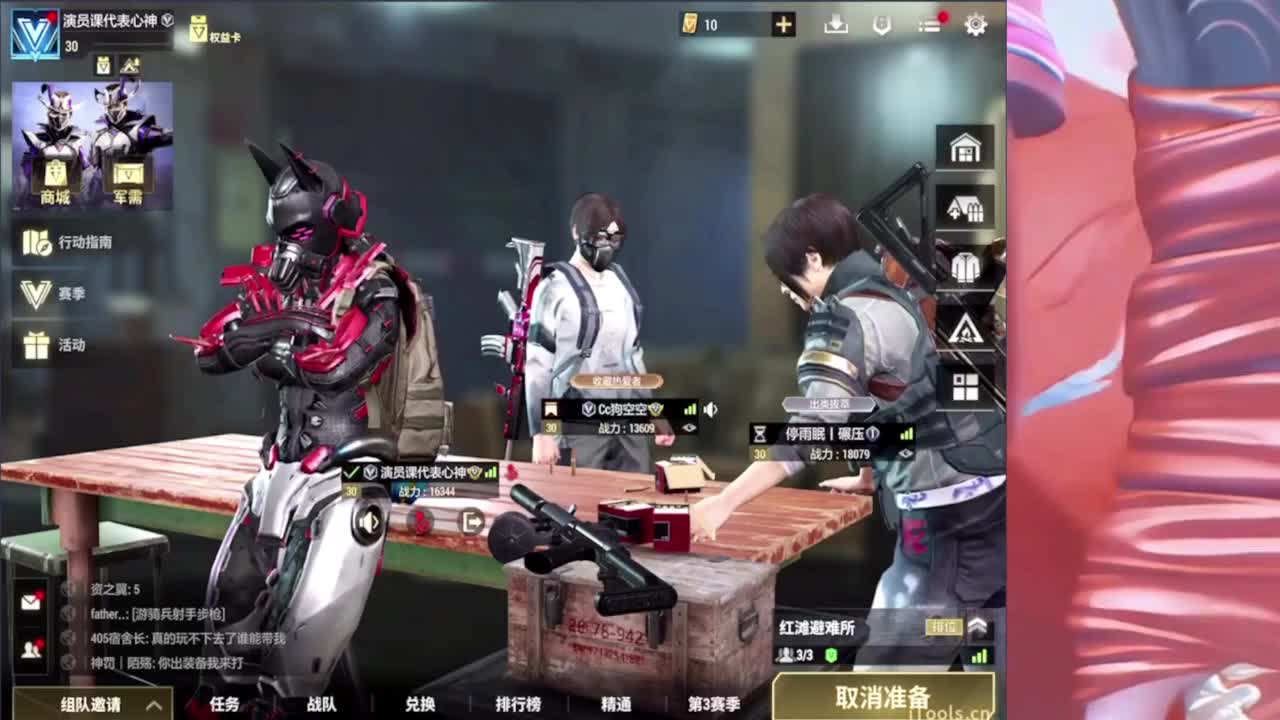Mute teammate Cc狗空空's voice speaker
The height and width of the screenshot is (720, 1280).
(712, 408)
